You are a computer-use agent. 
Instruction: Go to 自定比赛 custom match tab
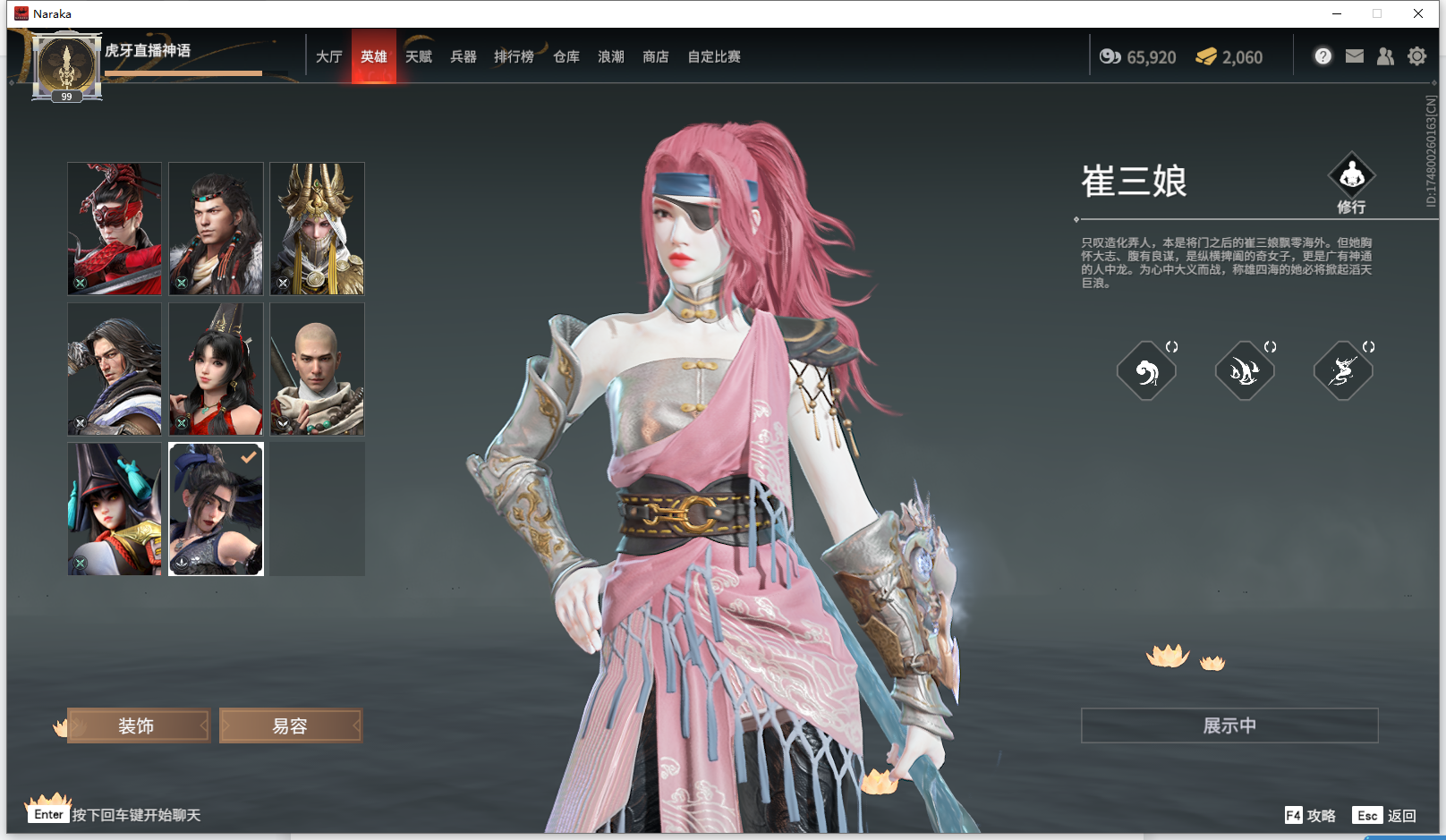click(x=713, y=56)
